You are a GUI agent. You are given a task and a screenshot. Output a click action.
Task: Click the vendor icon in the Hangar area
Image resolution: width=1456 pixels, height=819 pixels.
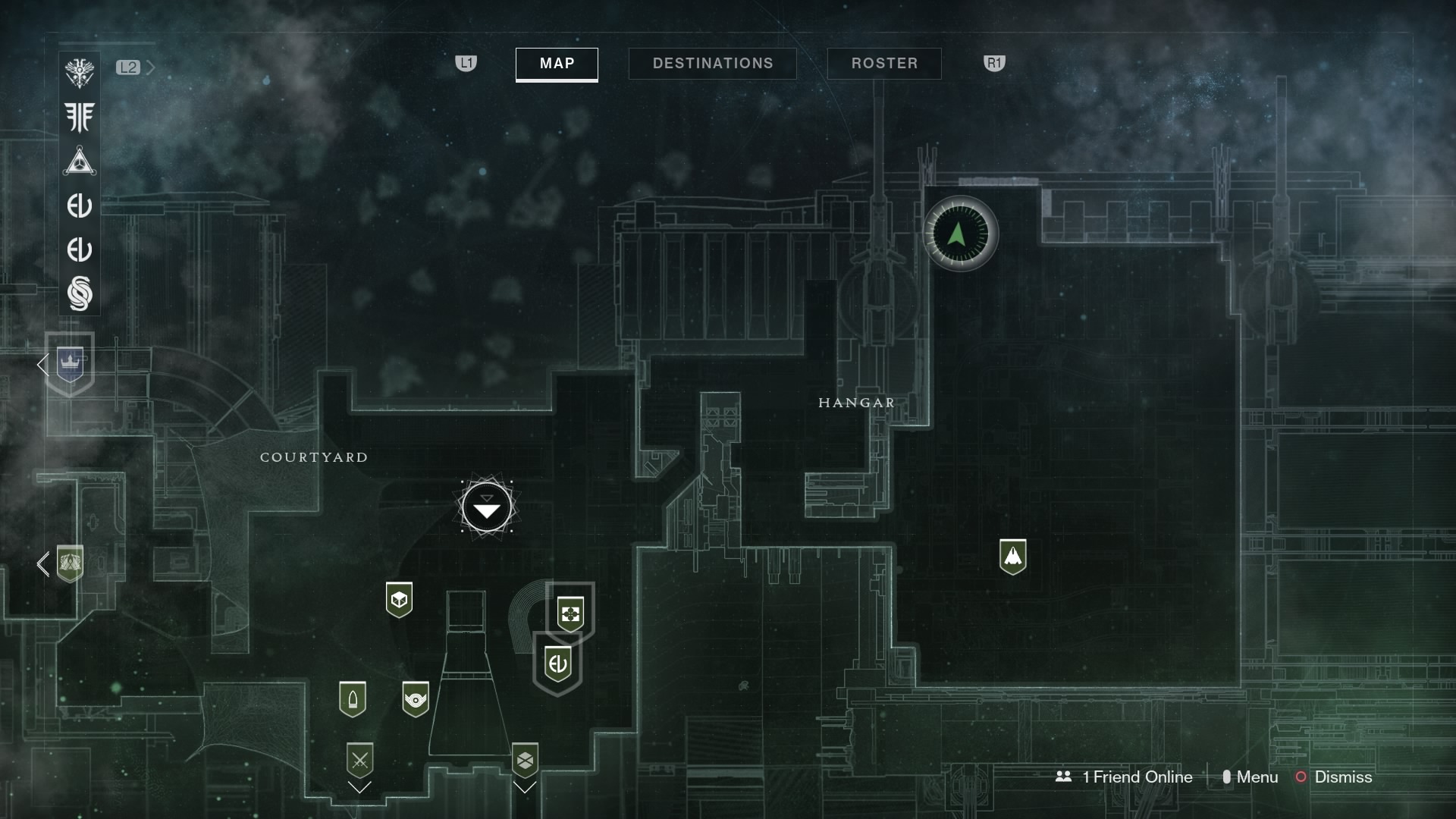point(1015,556)
